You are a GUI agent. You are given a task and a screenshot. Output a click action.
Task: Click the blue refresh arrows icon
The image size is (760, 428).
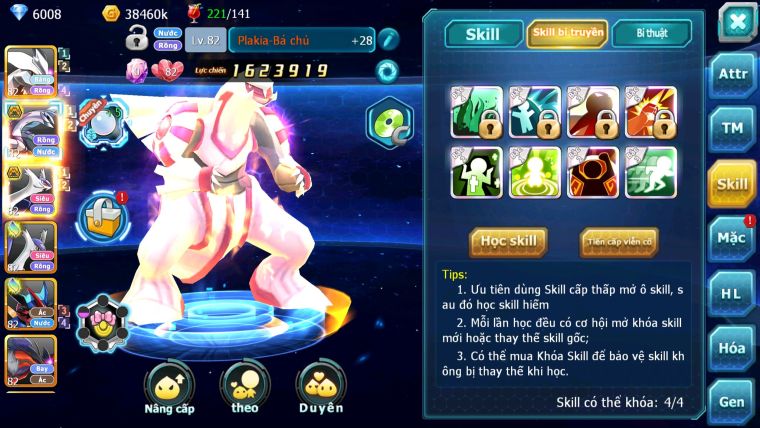tap(386, 70)
